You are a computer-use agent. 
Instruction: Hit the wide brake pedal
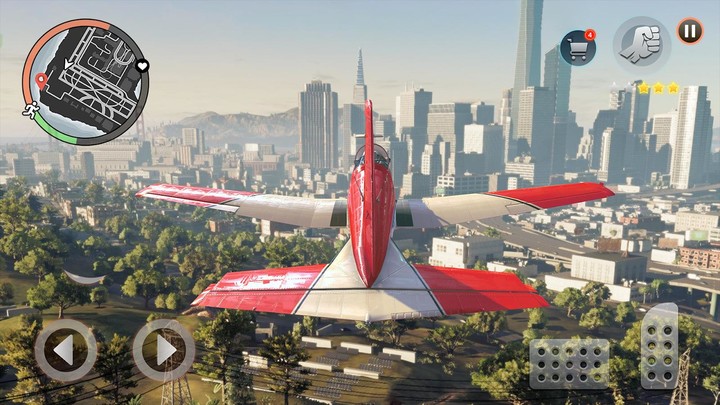click(x=569, y=363)
